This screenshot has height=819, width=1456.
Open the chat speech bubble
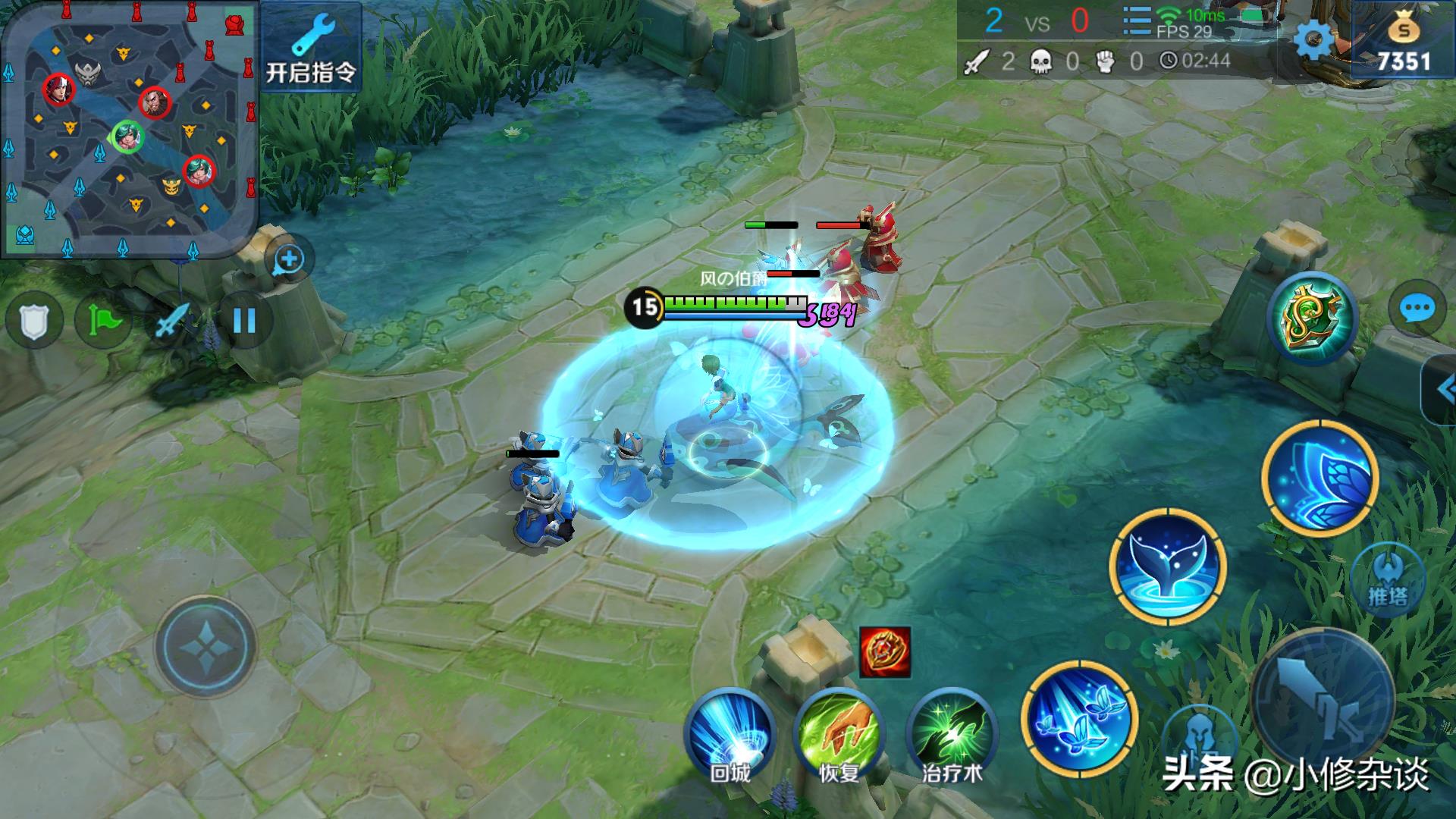click(1416, 309)
